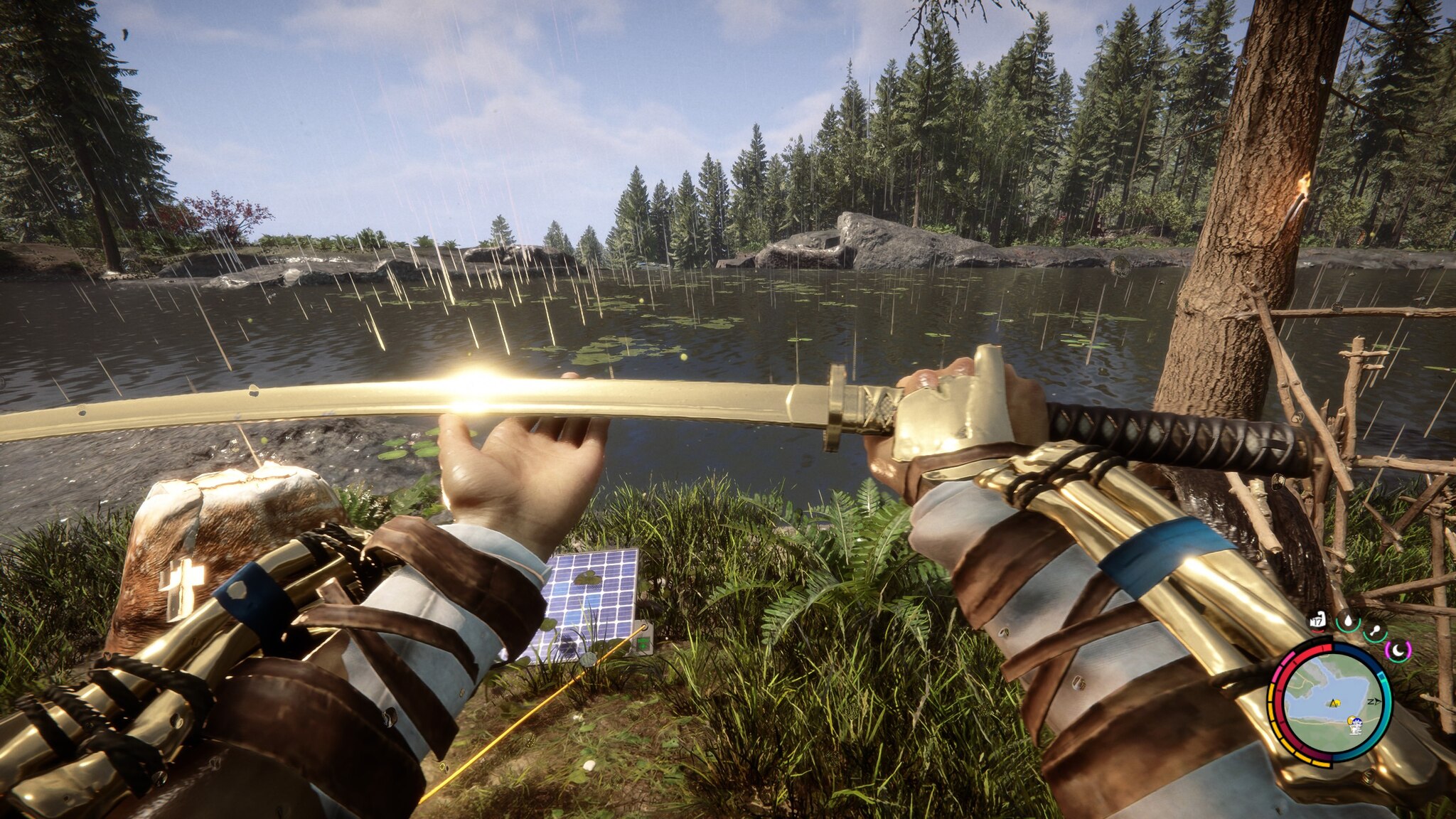Check the crescent moon rest icon
Screen dimensions: 1456x819
pyautogui.click(x=1398, y=650)
